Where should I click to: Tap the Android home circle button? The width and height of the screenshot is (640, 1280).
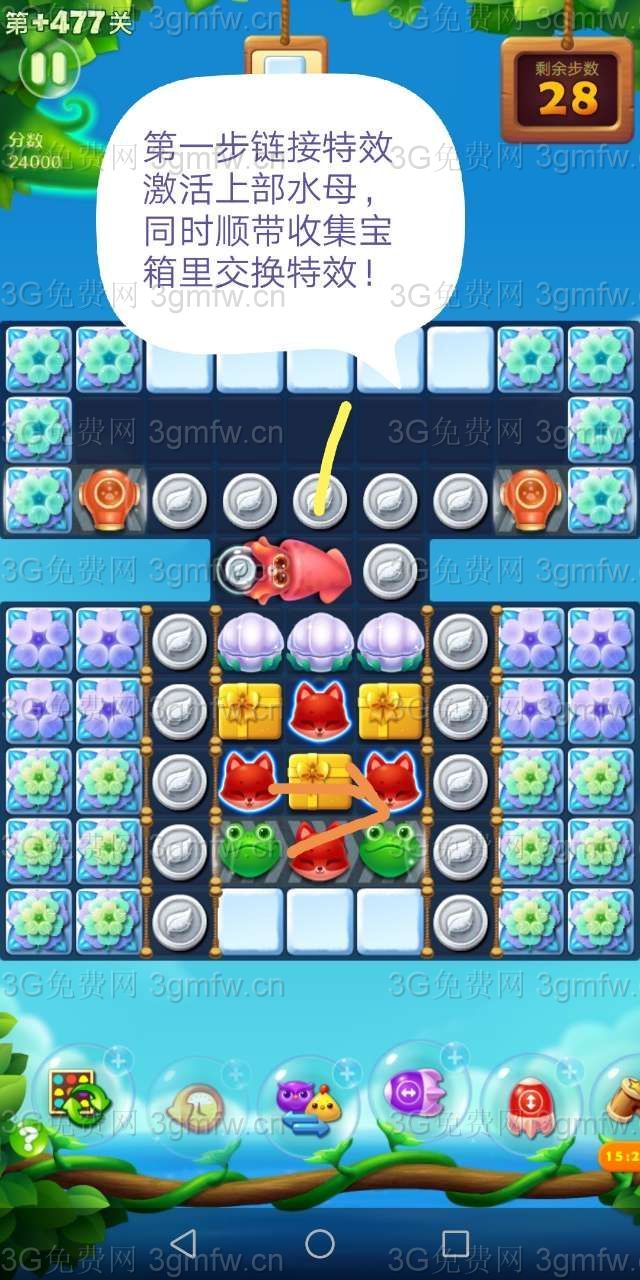tap(320, 1243)
